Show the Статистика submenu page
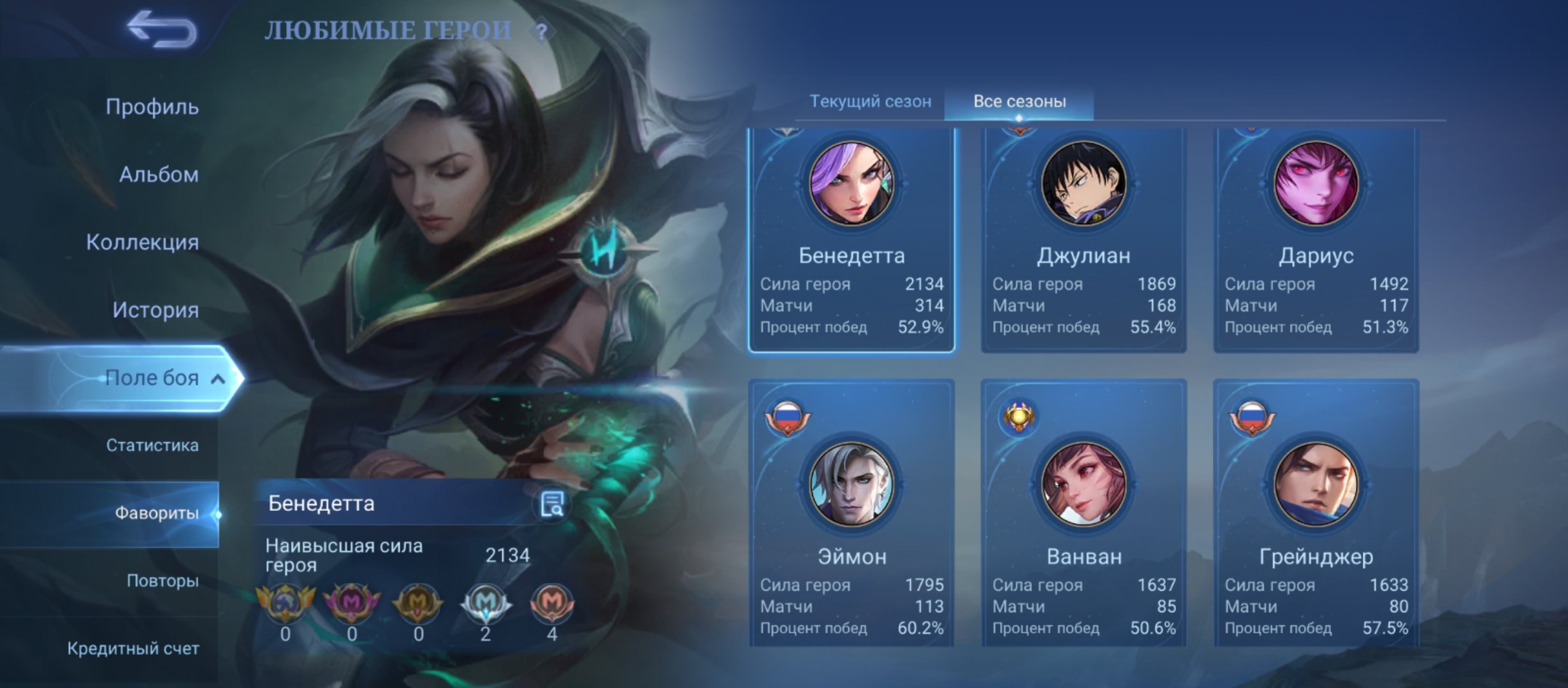 (x=152, y=445)
